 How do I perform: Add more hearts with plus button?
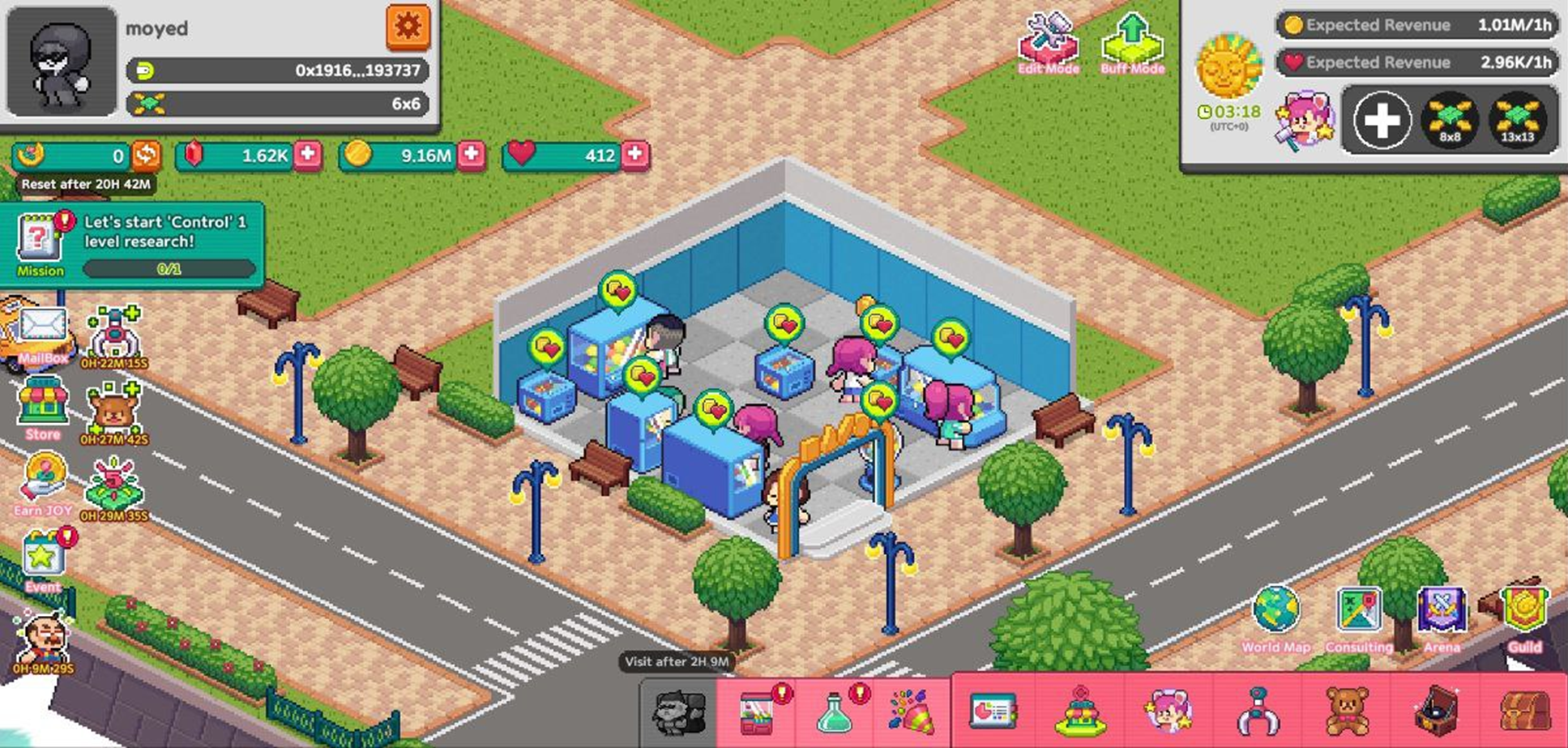coord(636,154)
